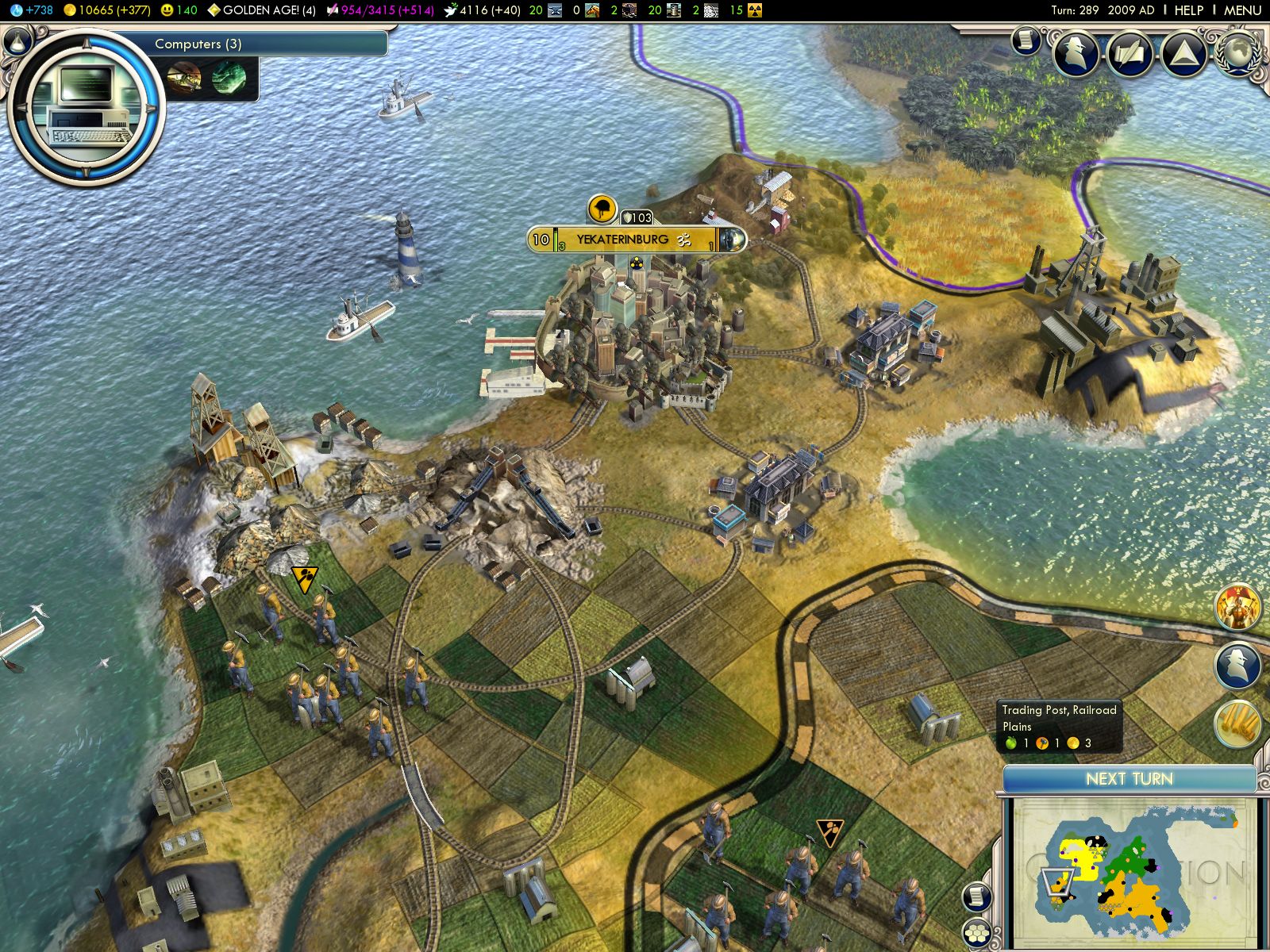The height and width of the screenshot is (952, 1270).
Task: Open the Computers research portrait
Action: 86,106
